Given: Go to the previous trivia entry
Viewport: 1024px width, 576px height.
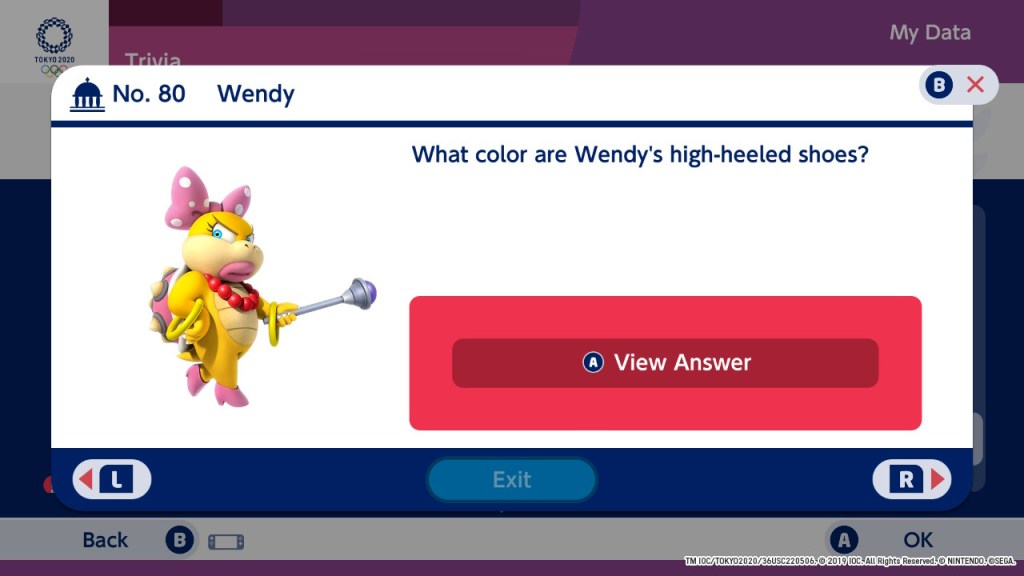Looking at the screenshot, I should [112, 480].
